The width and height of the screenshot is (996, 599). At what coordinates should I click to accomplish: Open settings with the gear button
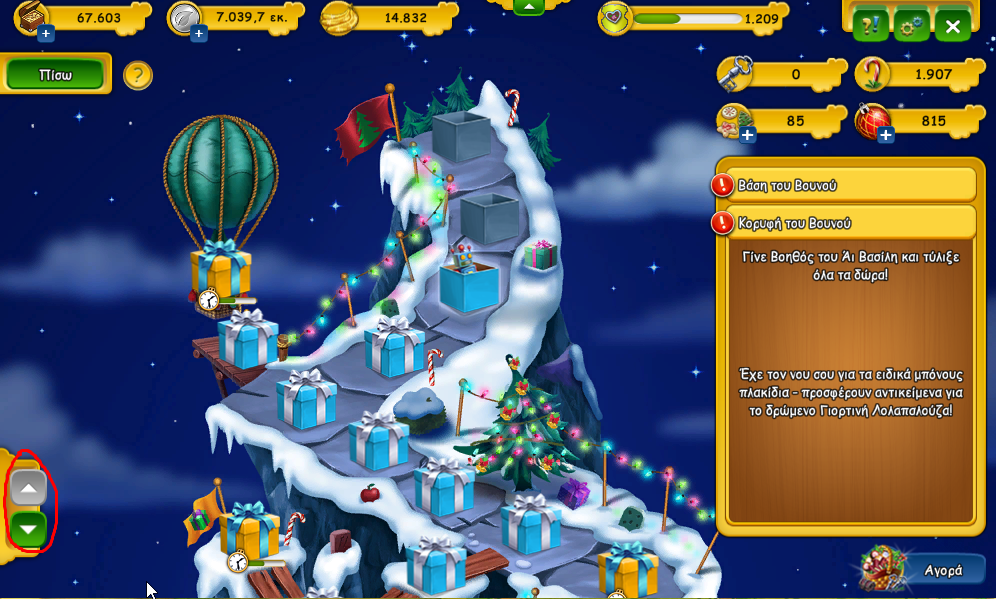[911, 26]
